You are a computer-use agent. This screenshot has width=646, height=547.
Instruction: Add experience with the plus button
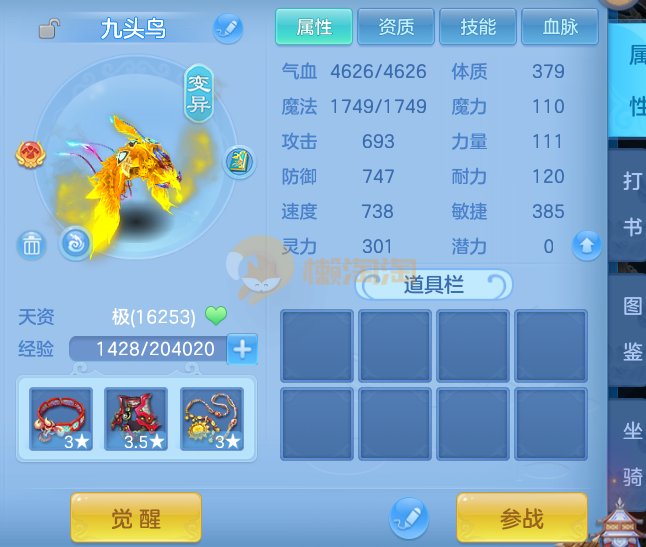[x=243, y=349]
